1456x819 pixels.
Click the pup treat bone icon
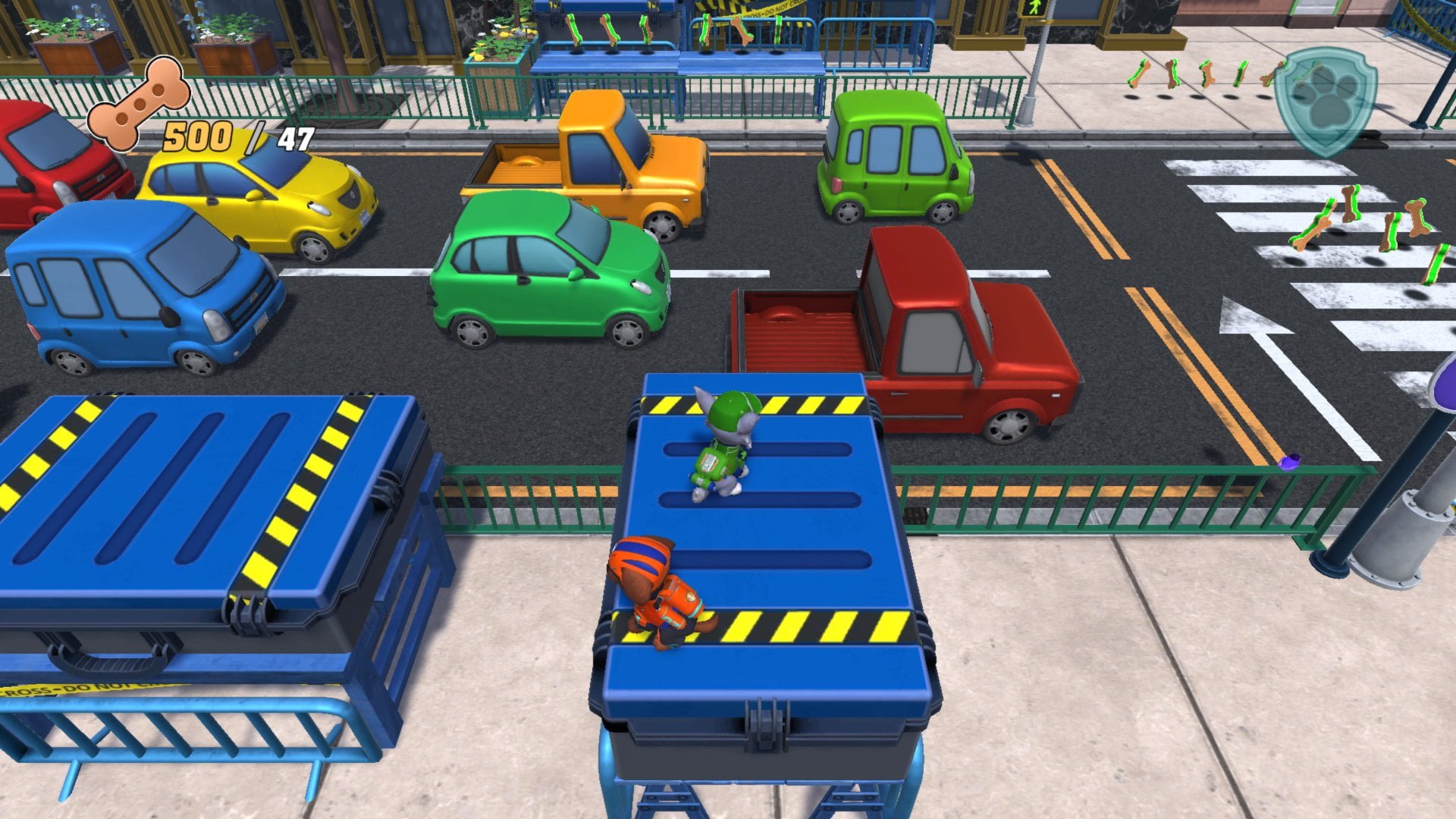coord(138,103)
